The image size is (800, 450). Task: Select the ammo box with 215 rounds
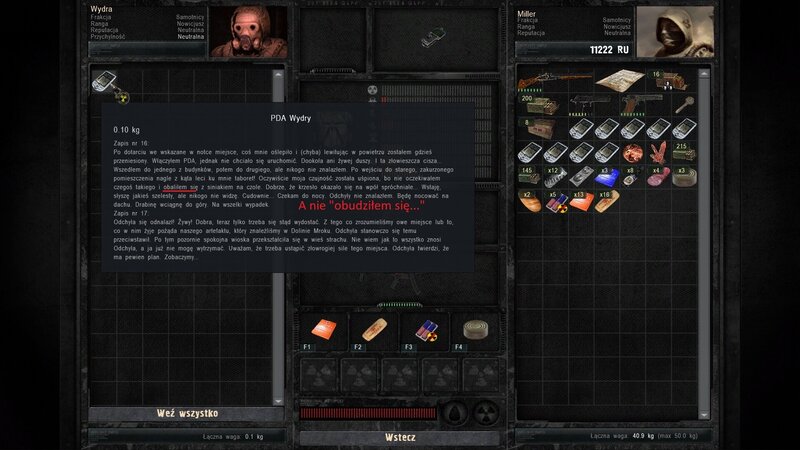pos(684,152)
